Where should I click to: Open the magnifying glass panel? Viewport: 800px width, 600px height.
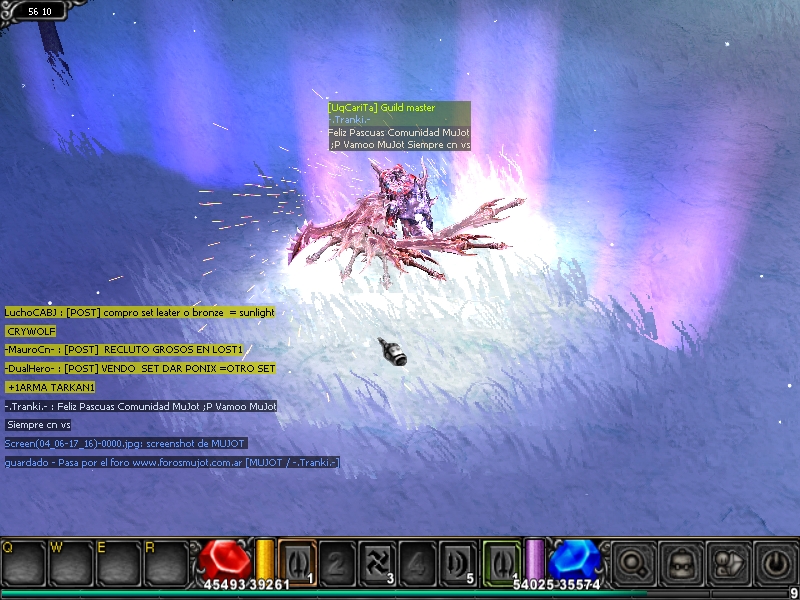633,561
